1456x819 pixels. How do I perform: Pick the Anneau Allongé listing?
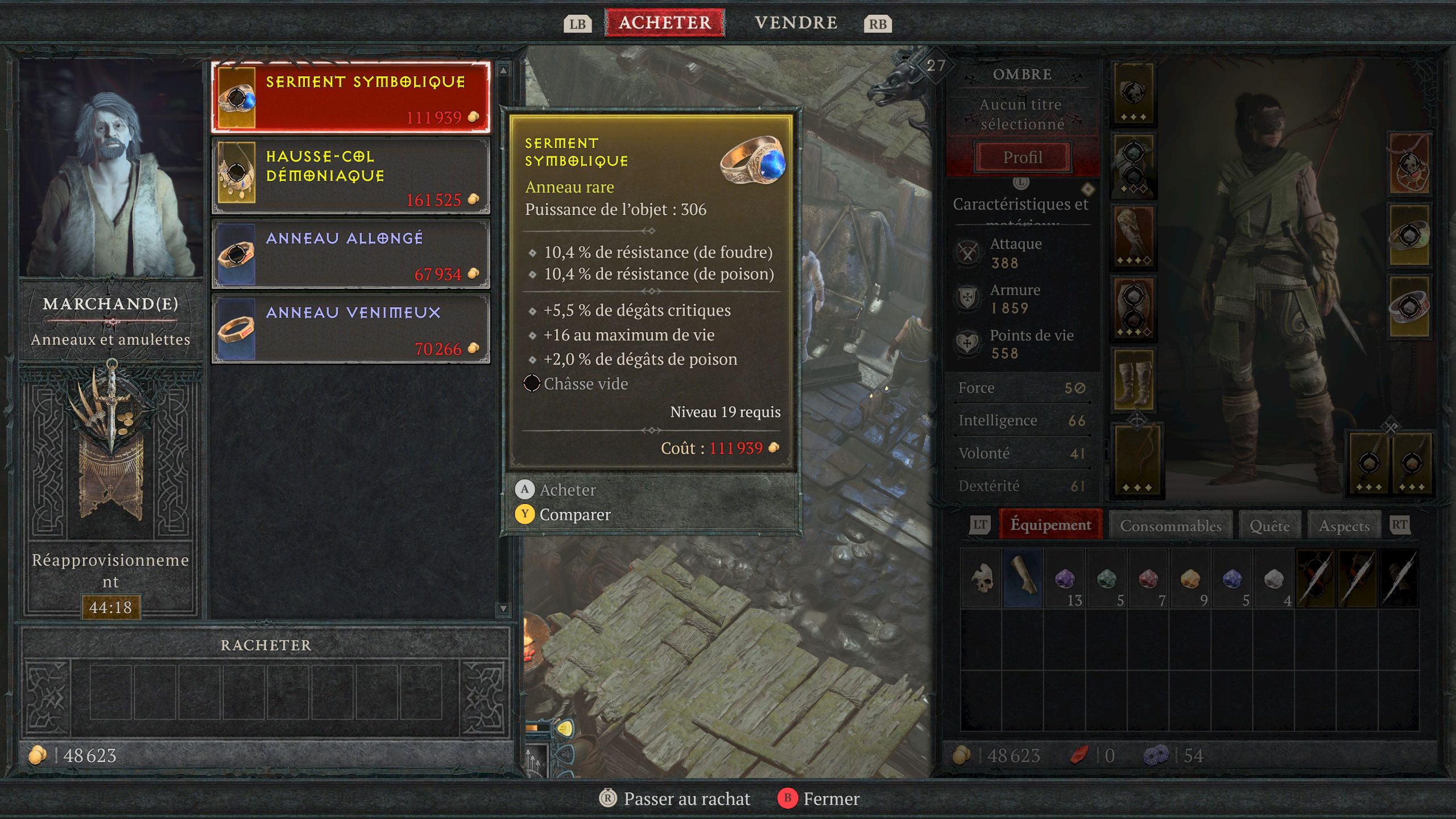point(350,254)
